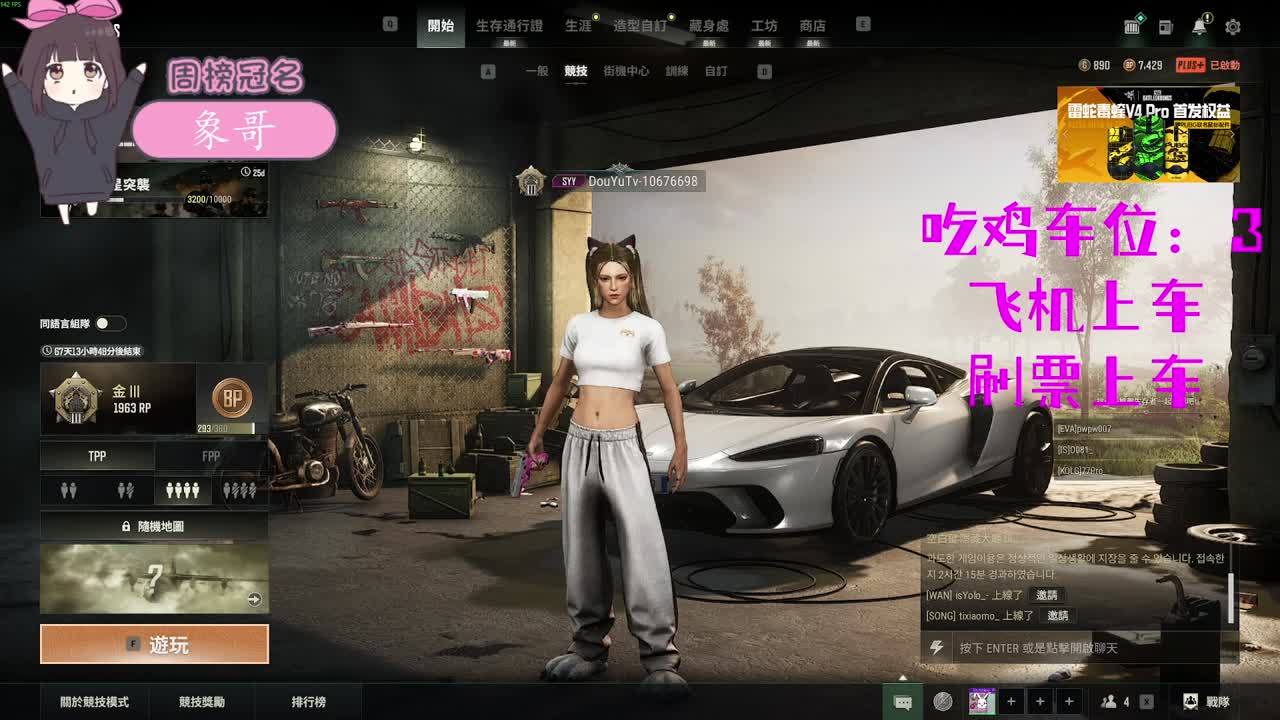The image size is (1280, 720).
Task: Switch perspective to FPP
Action: (x=211, y=456)
